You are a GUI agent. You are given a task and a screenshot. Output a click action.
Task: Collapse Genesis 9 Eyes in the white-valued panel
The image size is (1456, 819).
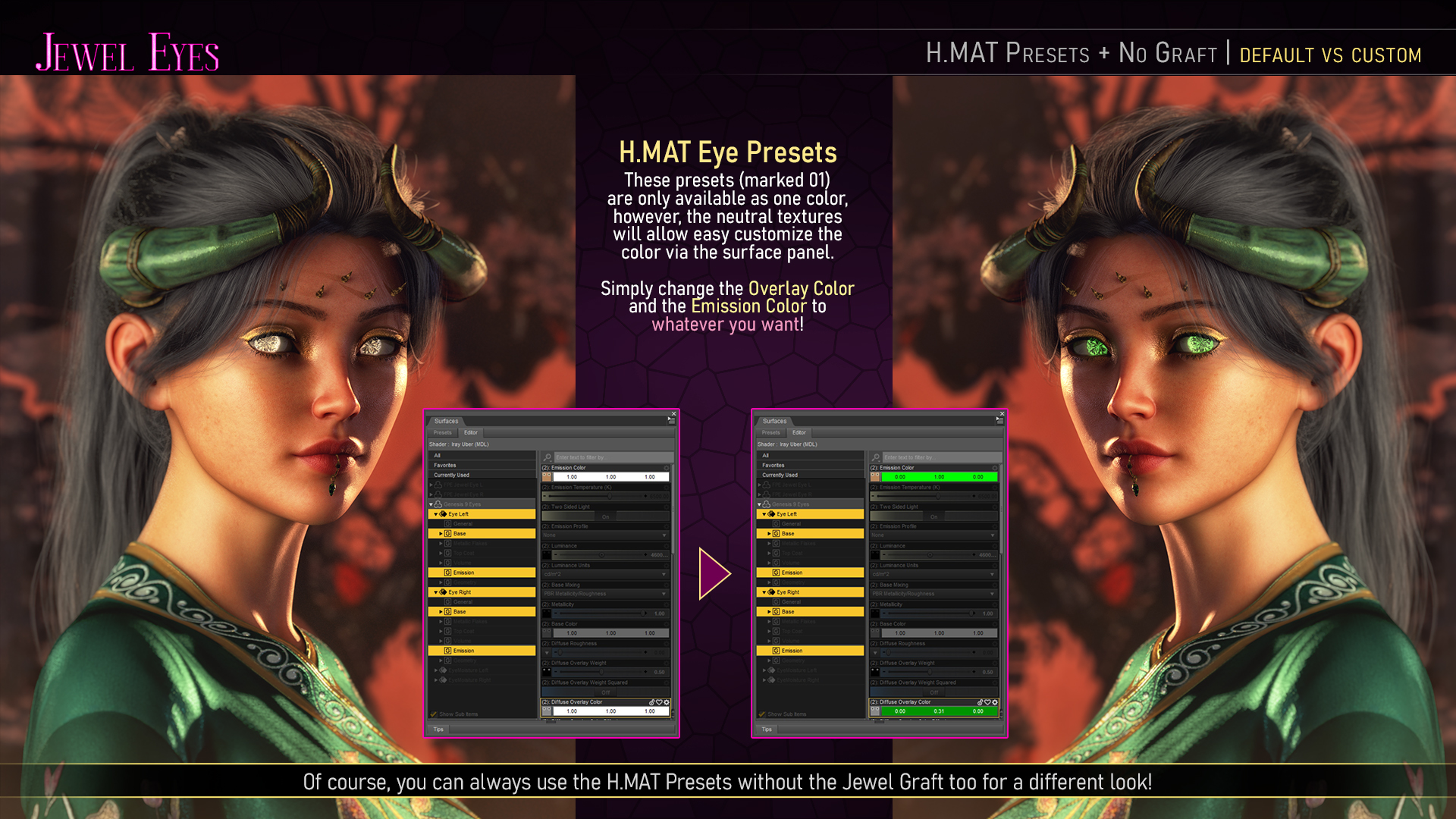coord(431,504)
